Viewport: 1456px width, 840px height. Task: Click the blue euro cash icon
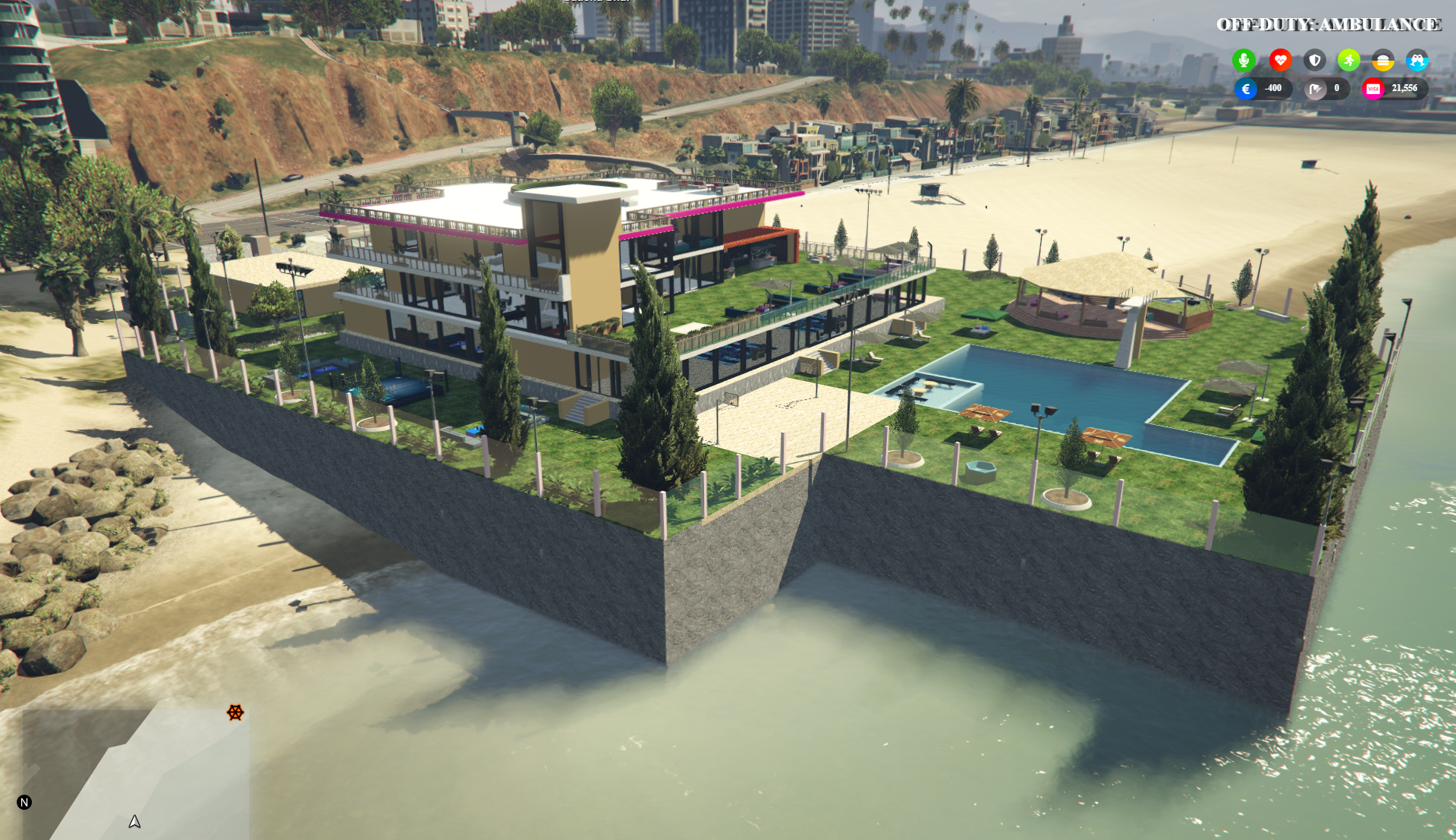coord(1246,89)
